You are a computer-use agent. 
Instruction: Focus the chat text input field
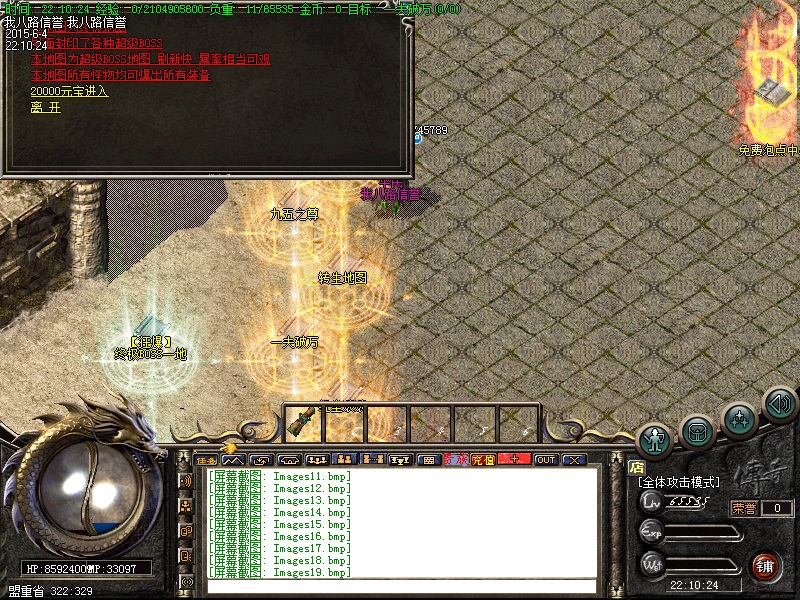point(400,586)
